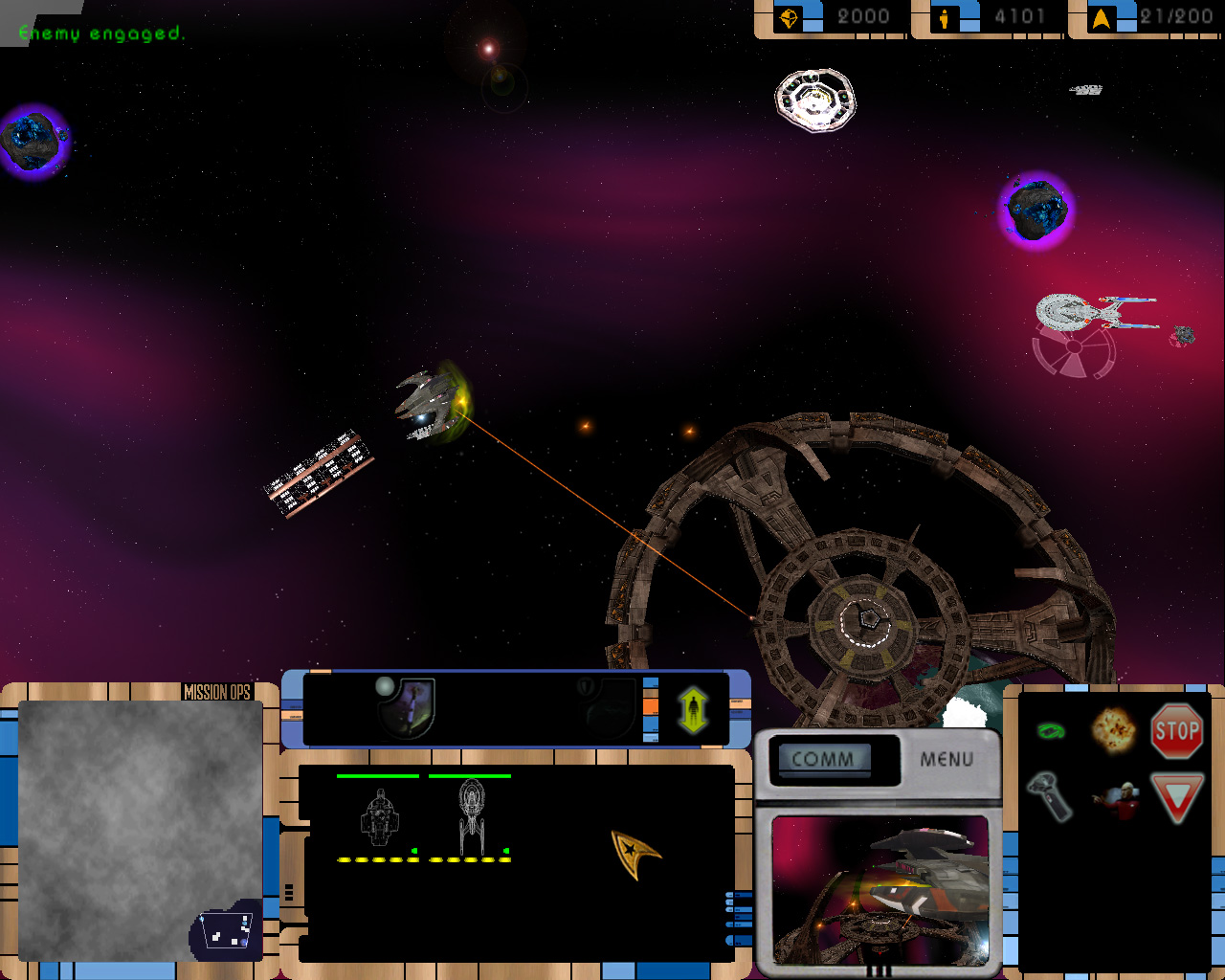Select the red yield triangle command icon
Screen dimensions: 1225x980
[1176, 798]
